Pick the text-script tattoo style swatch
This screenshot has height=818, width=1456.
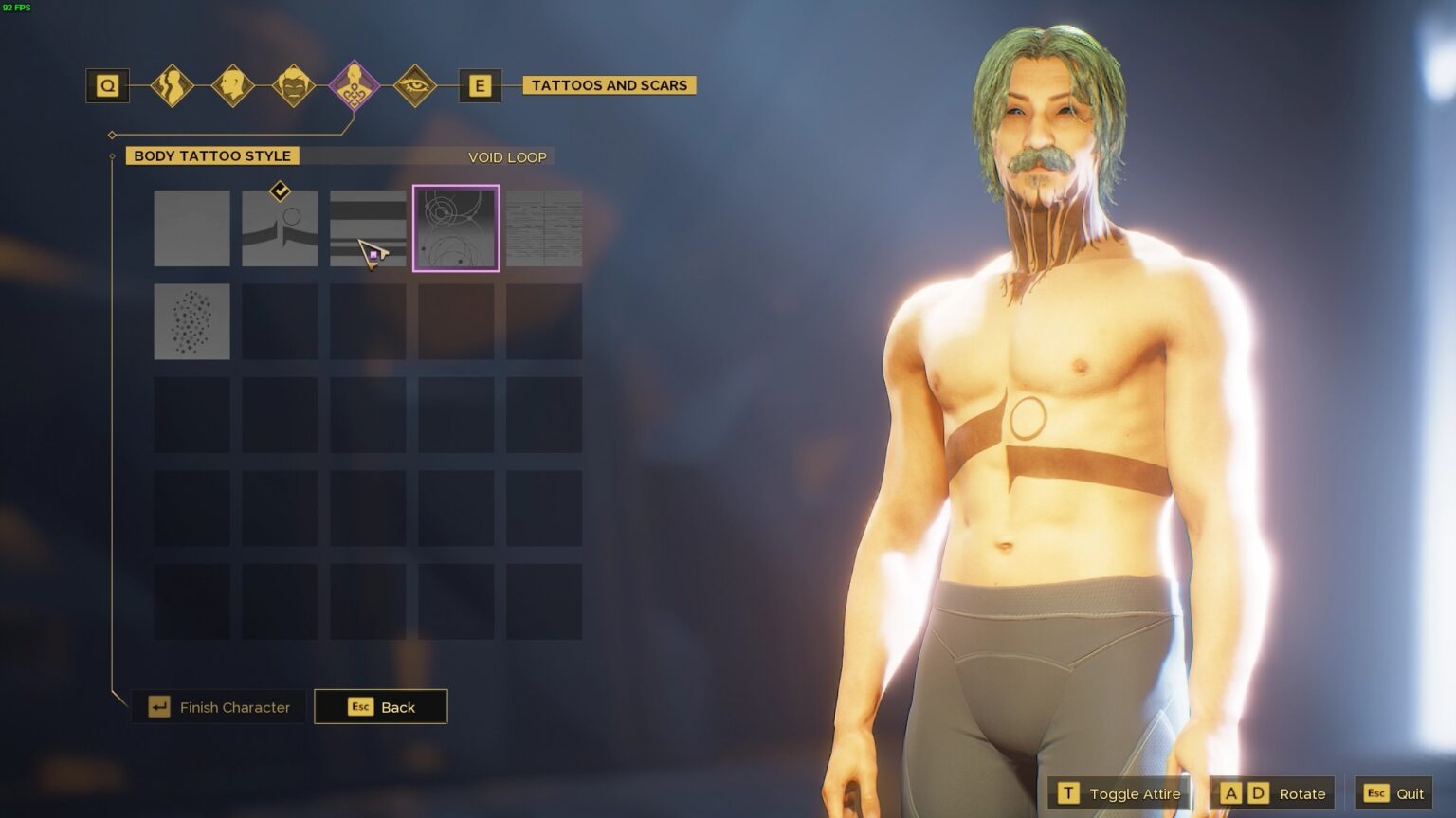click(x=544, y=227)
